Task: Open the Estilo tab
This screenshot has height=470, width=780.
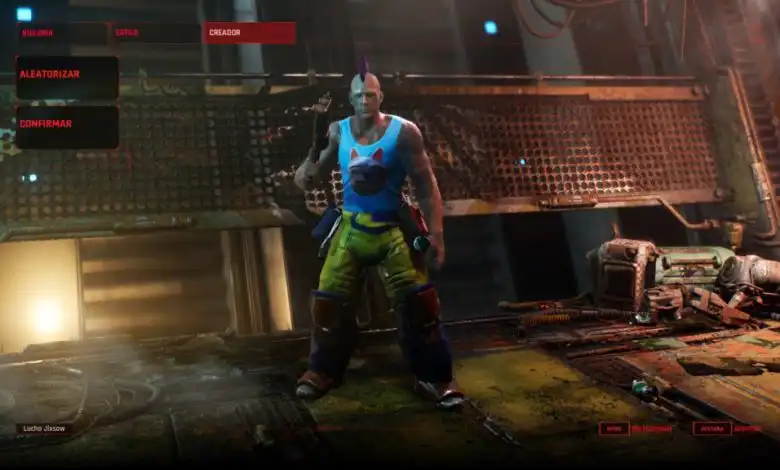Action: coord(155,33)
